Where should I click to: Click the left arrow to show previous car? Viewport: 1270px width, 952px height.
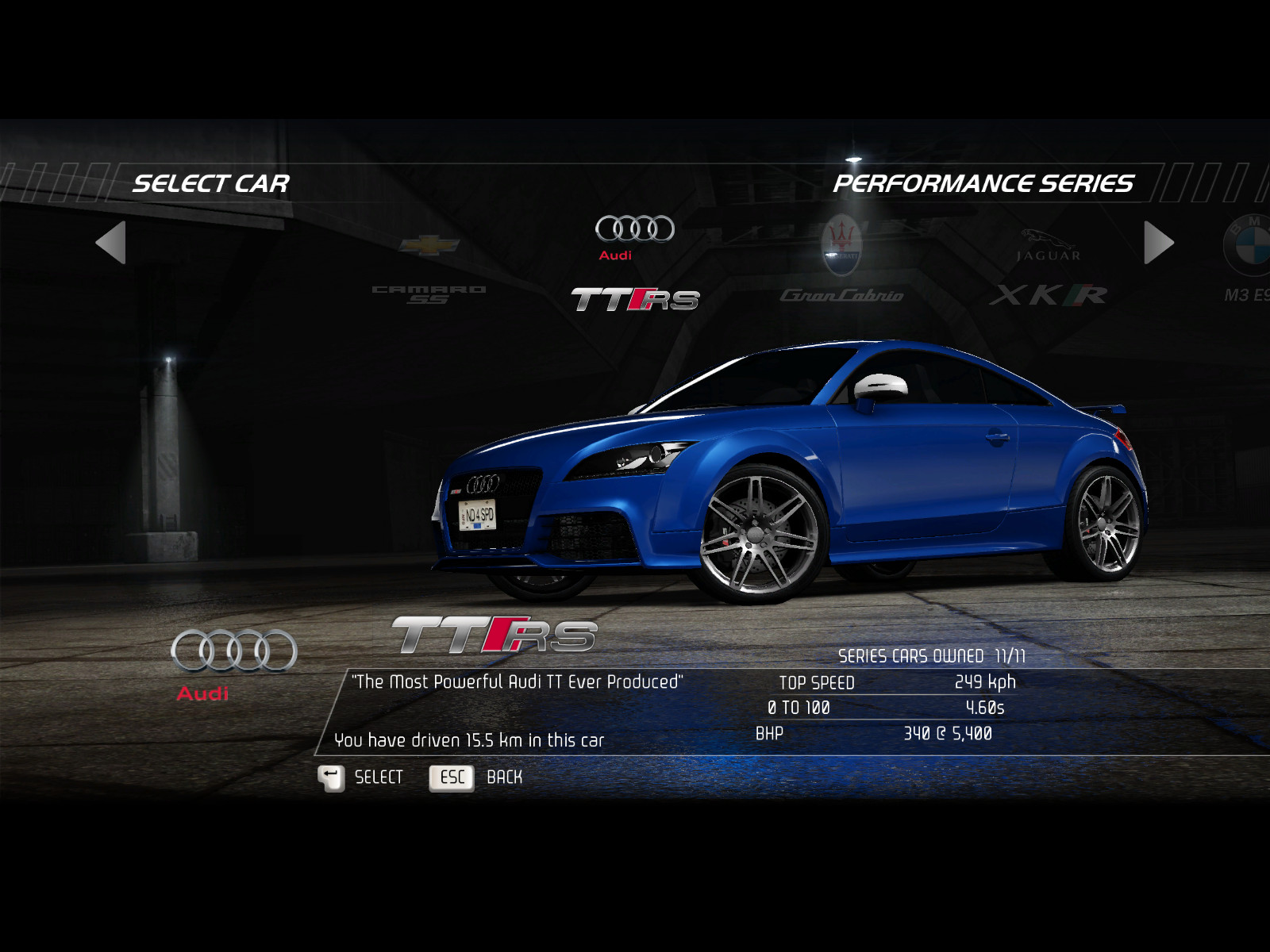point(111,243)
